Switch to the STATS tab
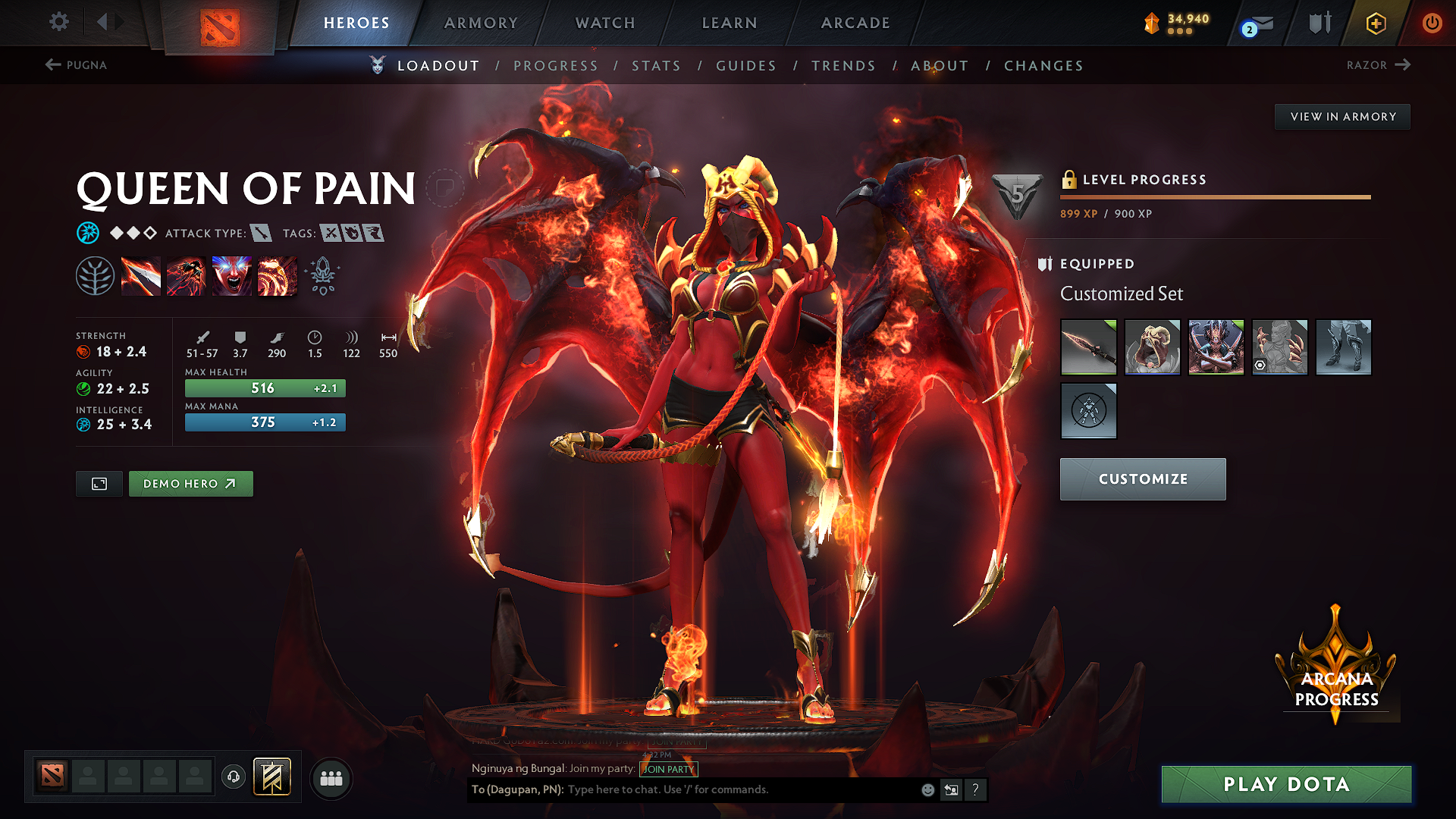 pos(657,65)
